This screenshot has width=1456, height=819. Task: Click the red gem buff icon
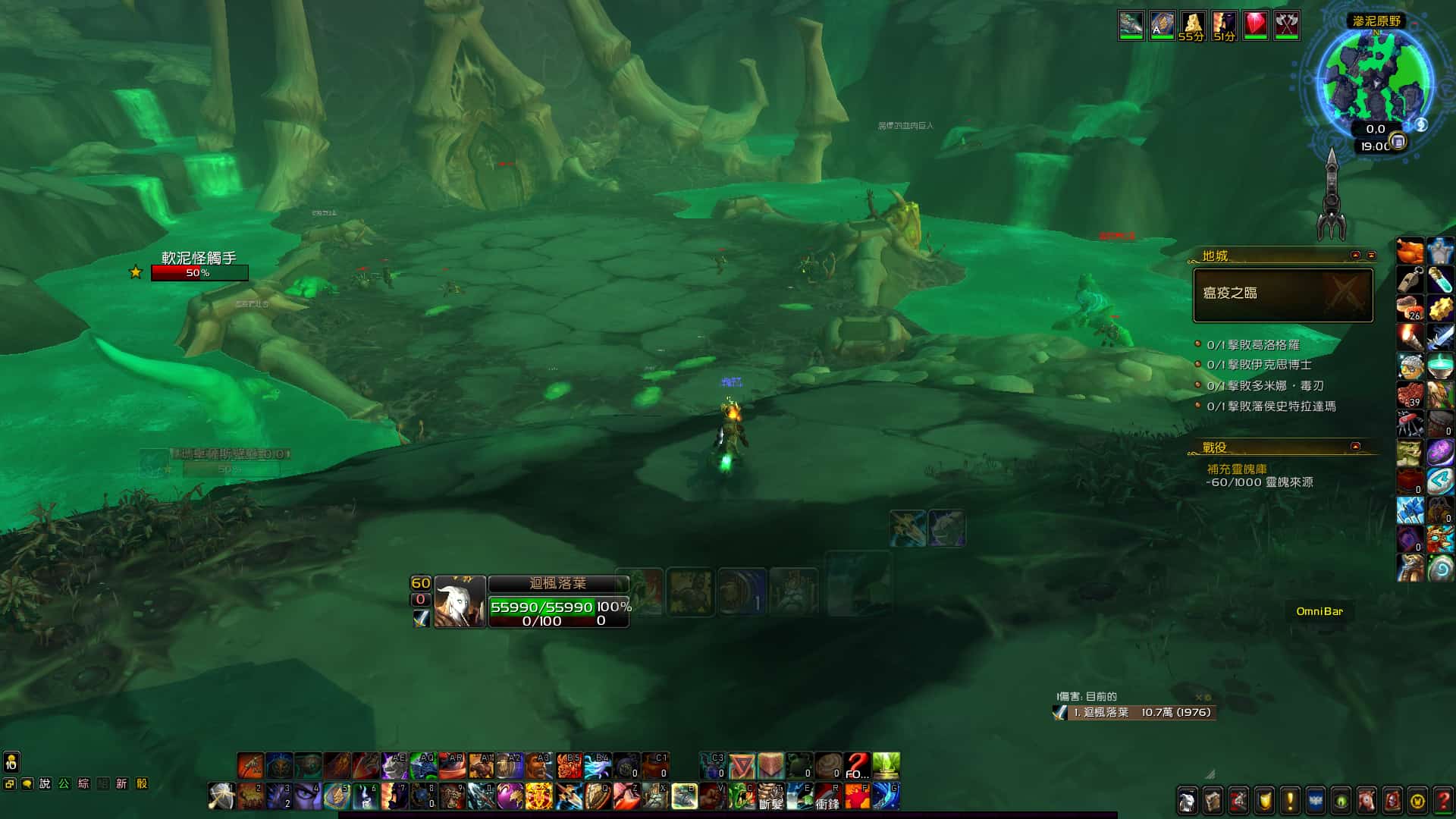[1255, 25]
